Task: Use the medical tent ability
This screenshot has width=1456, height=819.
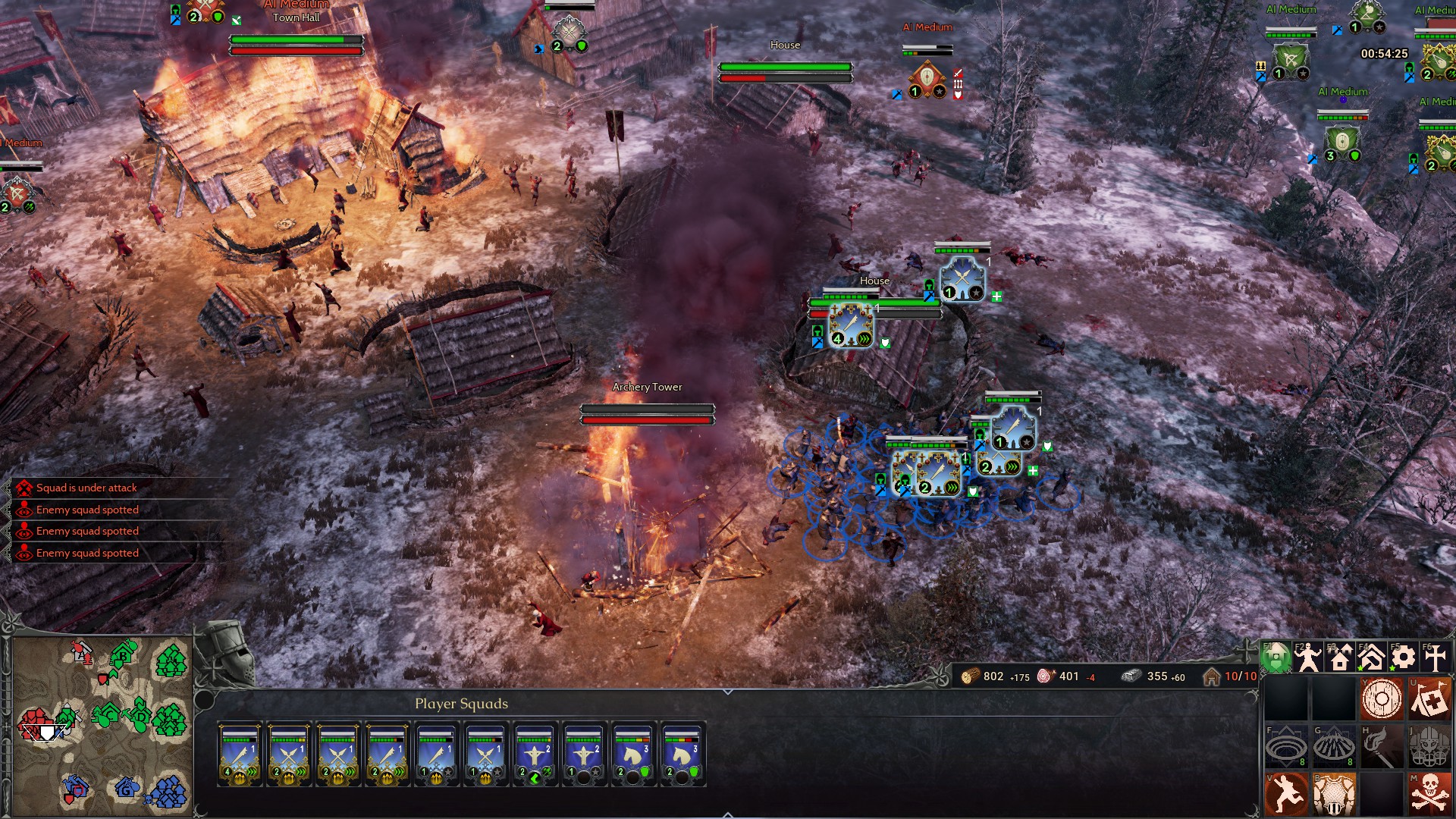Action: 1429,699
